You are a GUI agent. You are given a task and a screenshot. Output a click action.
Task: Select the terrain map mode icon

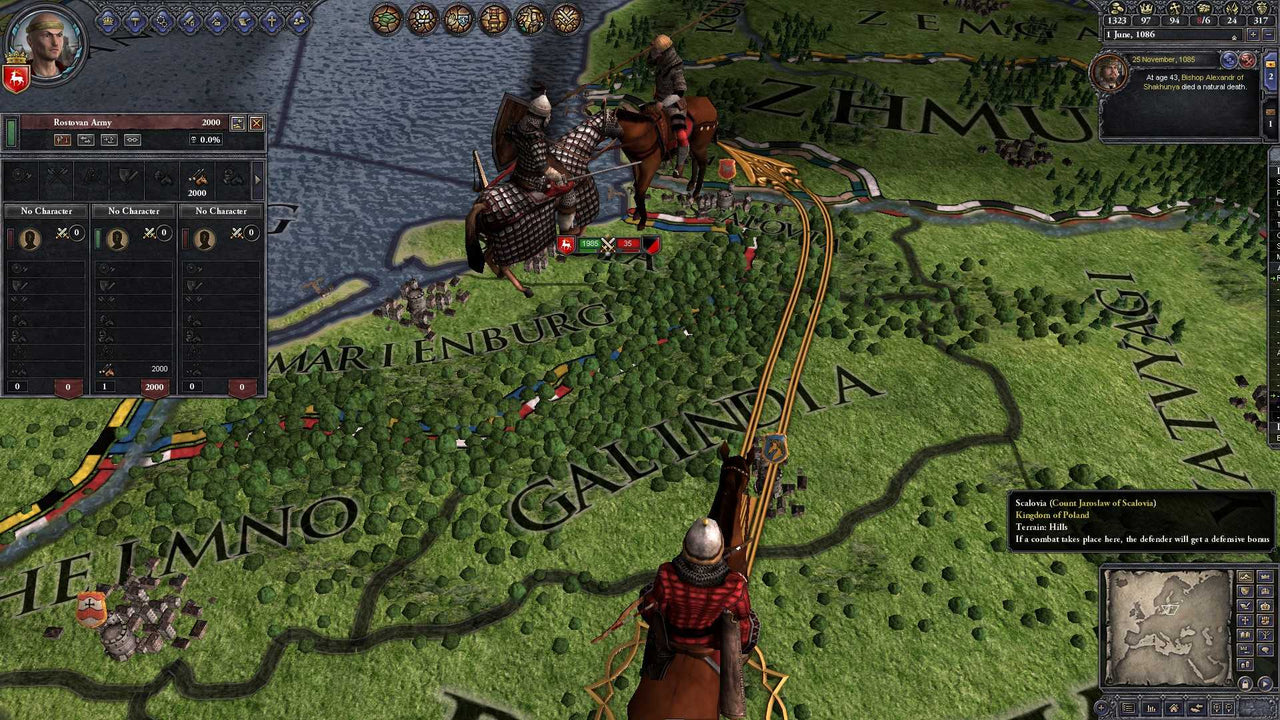pyautogui.click(x=1246, y=576)
